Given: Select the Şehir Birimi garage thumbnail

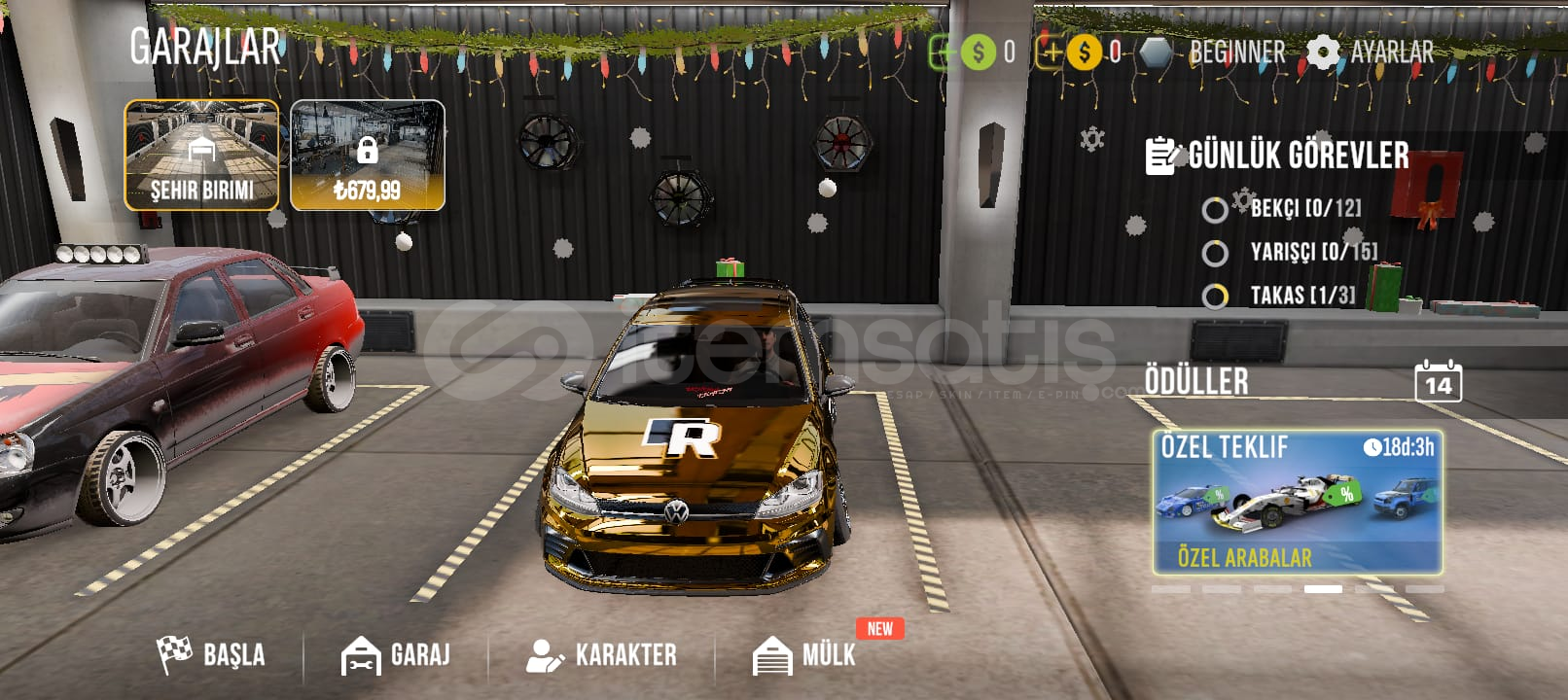Looking at the screenshot, I should [x=201, y=156].
